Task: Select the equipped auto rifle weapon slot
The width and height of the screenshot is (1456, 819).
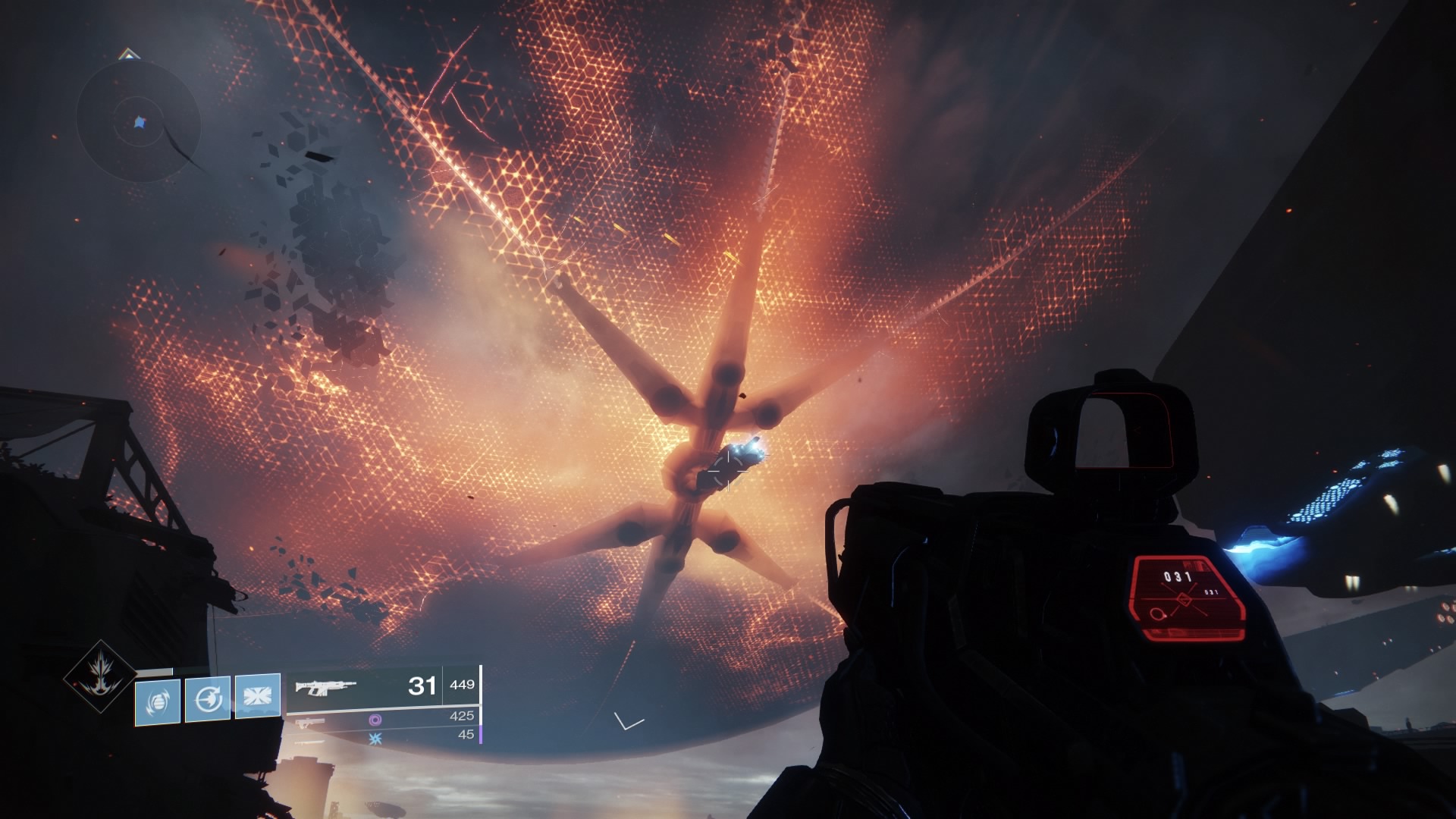Action: (x=382, y=686)
